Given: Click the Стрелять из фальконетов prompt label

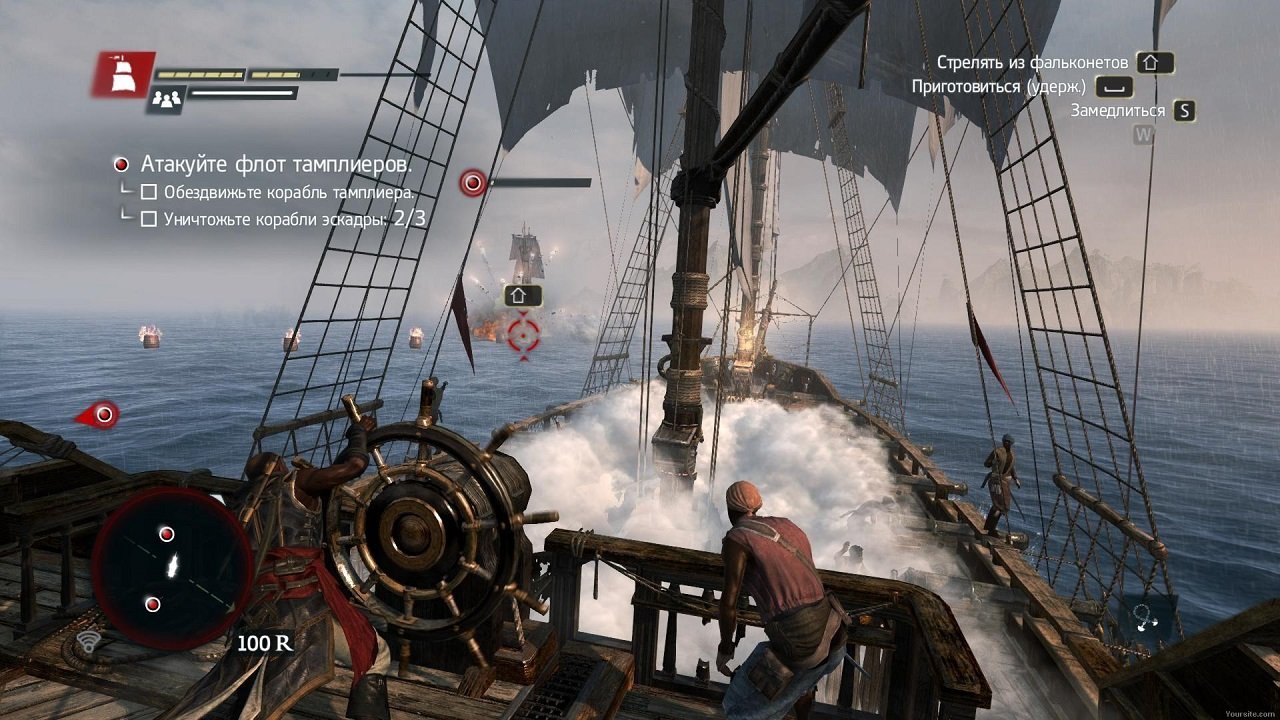Looking at the screenshot, I should click(x=1034, y=61).
